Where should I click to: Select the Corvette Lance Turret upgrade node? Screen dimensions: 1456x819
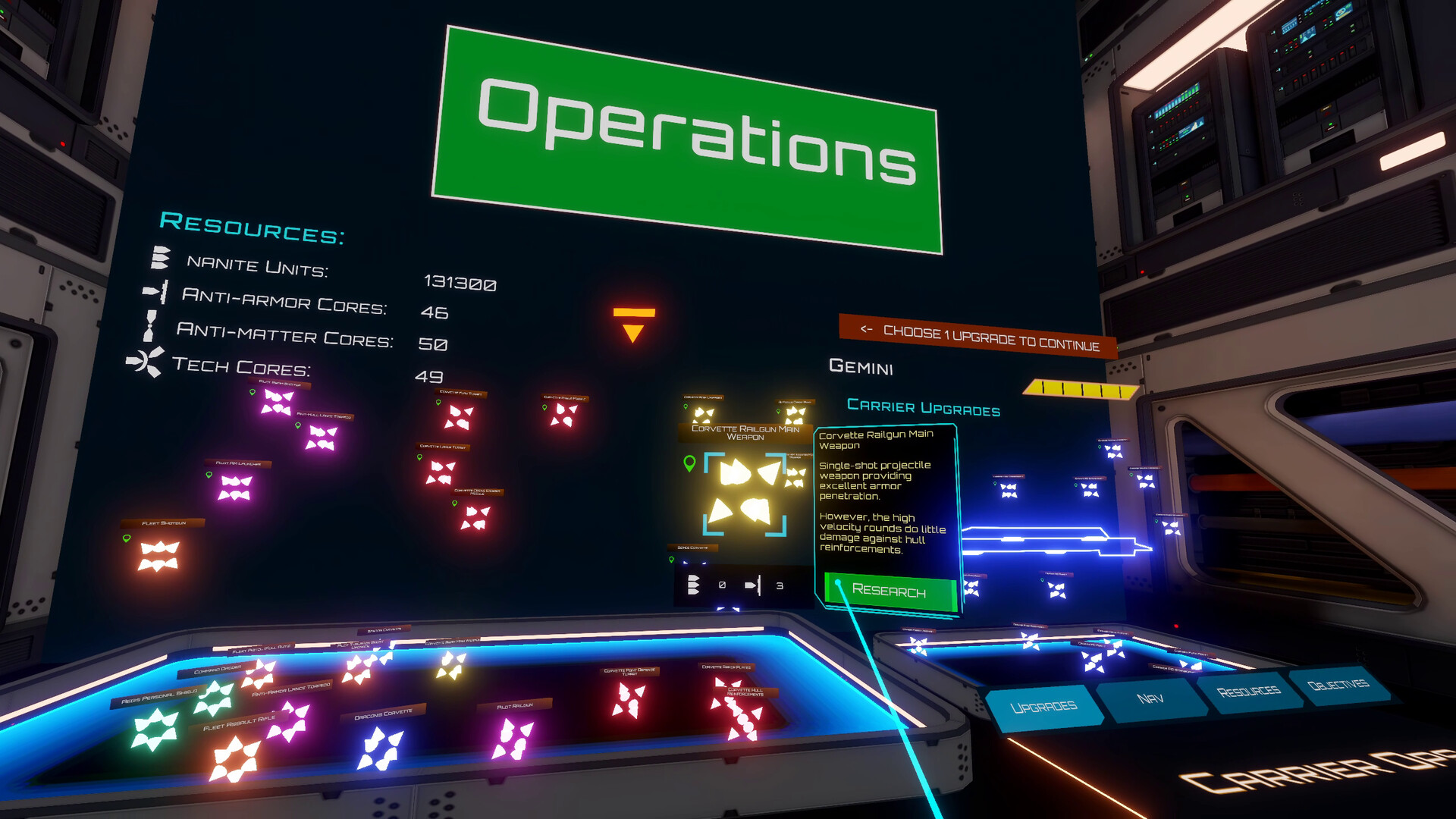pyautogui.click(x=442, y=470)
